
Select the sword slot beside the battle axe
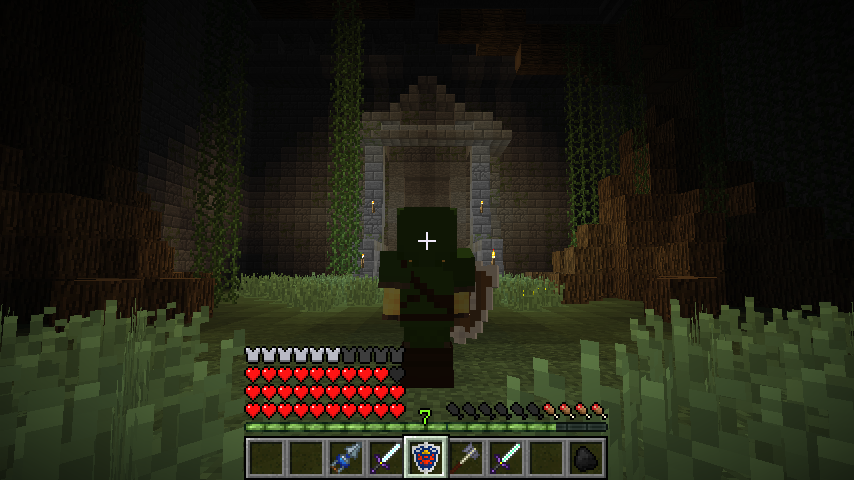[506, 458]
